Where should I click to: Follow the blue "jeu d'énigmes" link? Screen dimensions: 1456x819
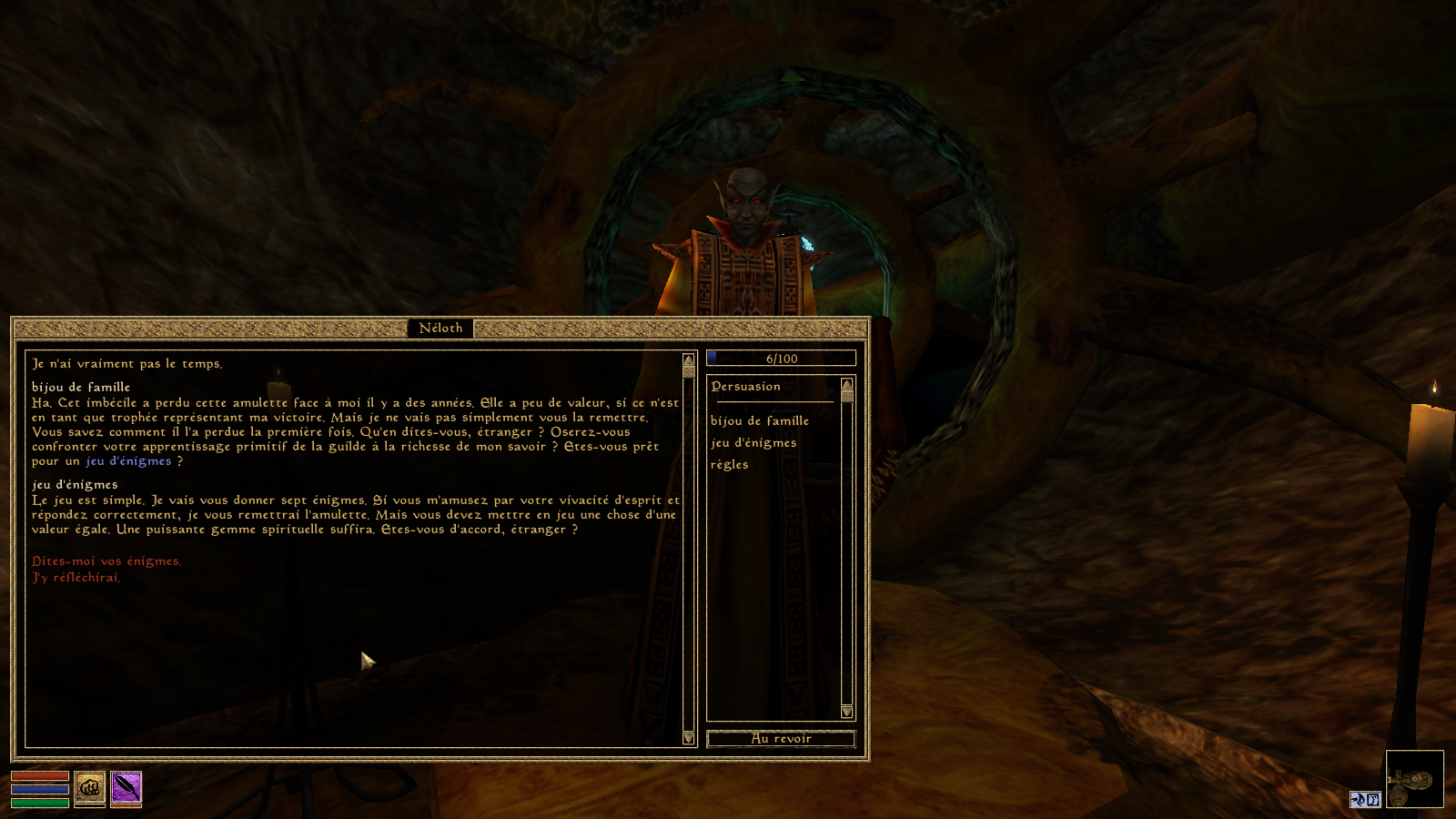(128, 461)
